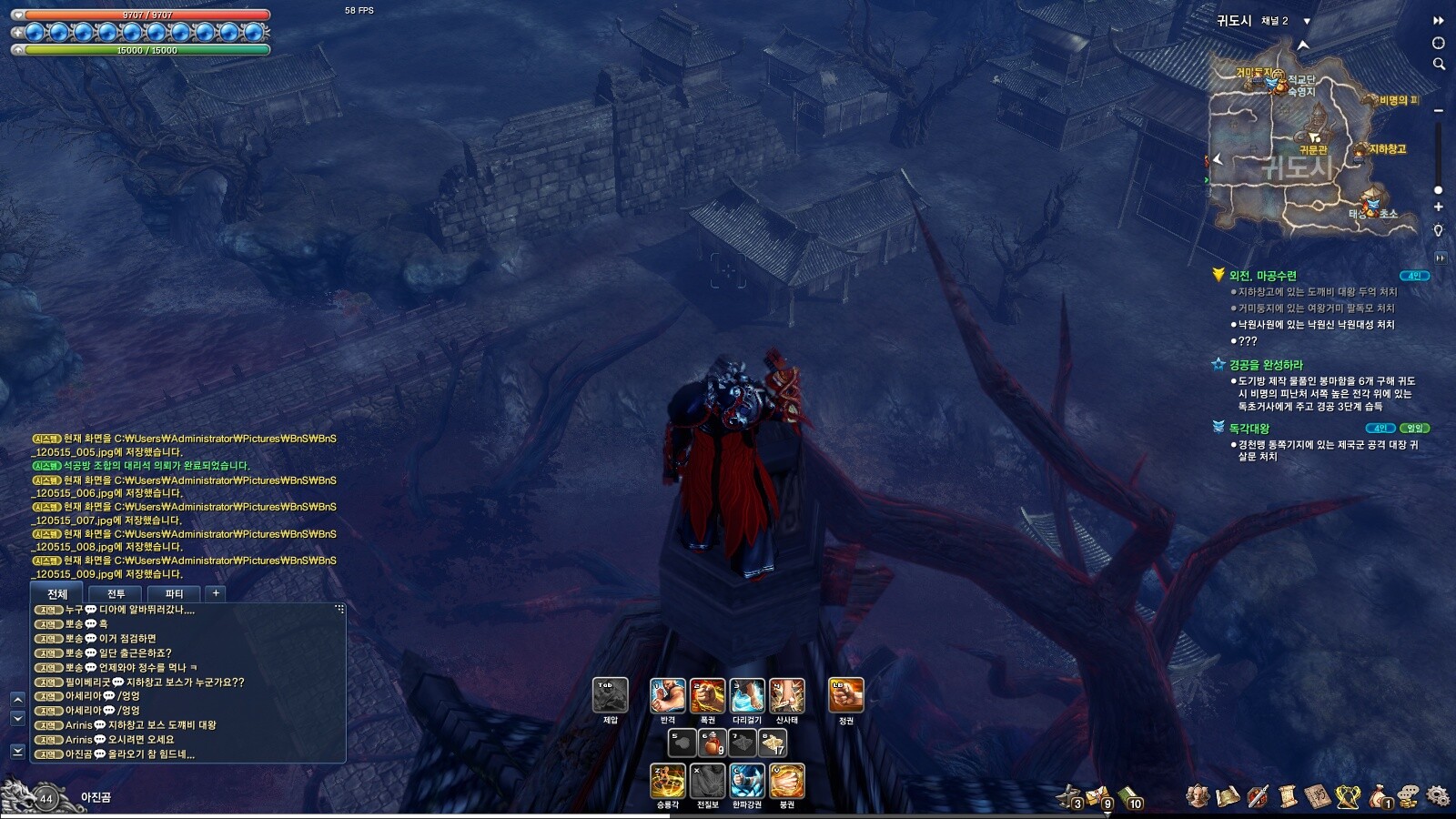The image size is (1456, 819).
Task: Activate the 반격 counter skill
Action: pos(667,696)
